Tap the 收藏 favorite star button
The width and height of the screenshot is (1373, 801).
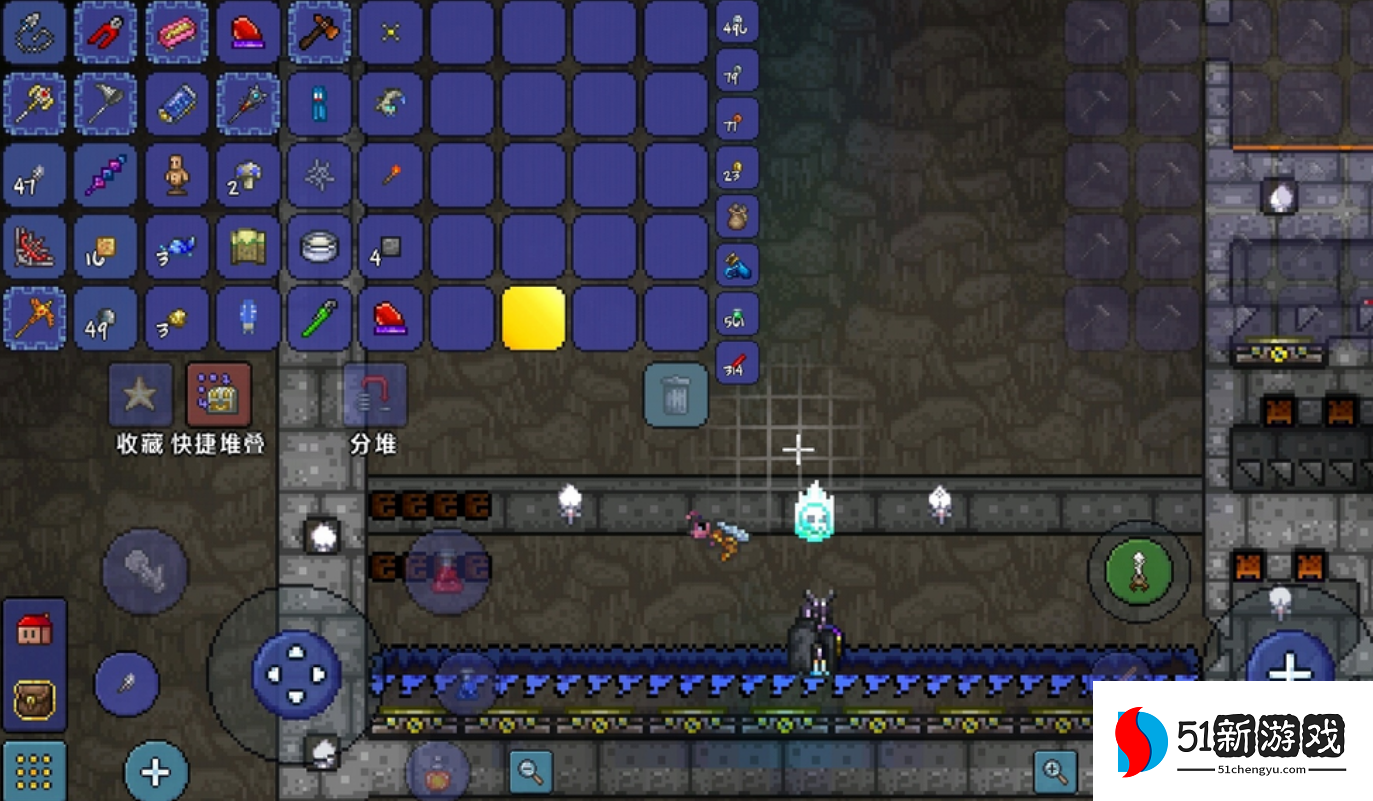pyautogui.click(x=140, y=395)
